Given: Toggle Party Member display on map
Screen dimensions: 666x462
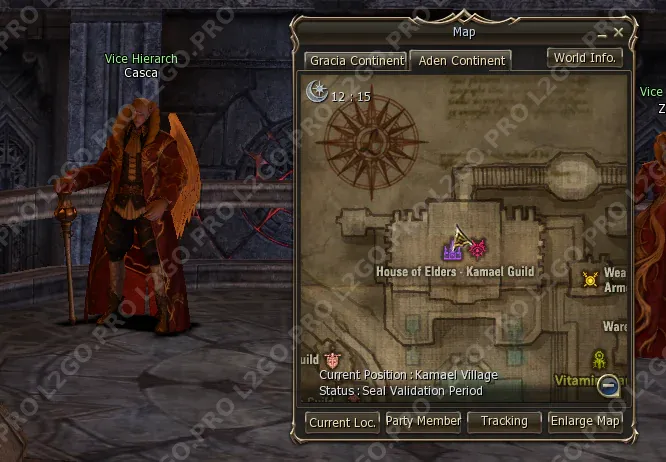Looking at the screenshot, I should pos(423,422).
